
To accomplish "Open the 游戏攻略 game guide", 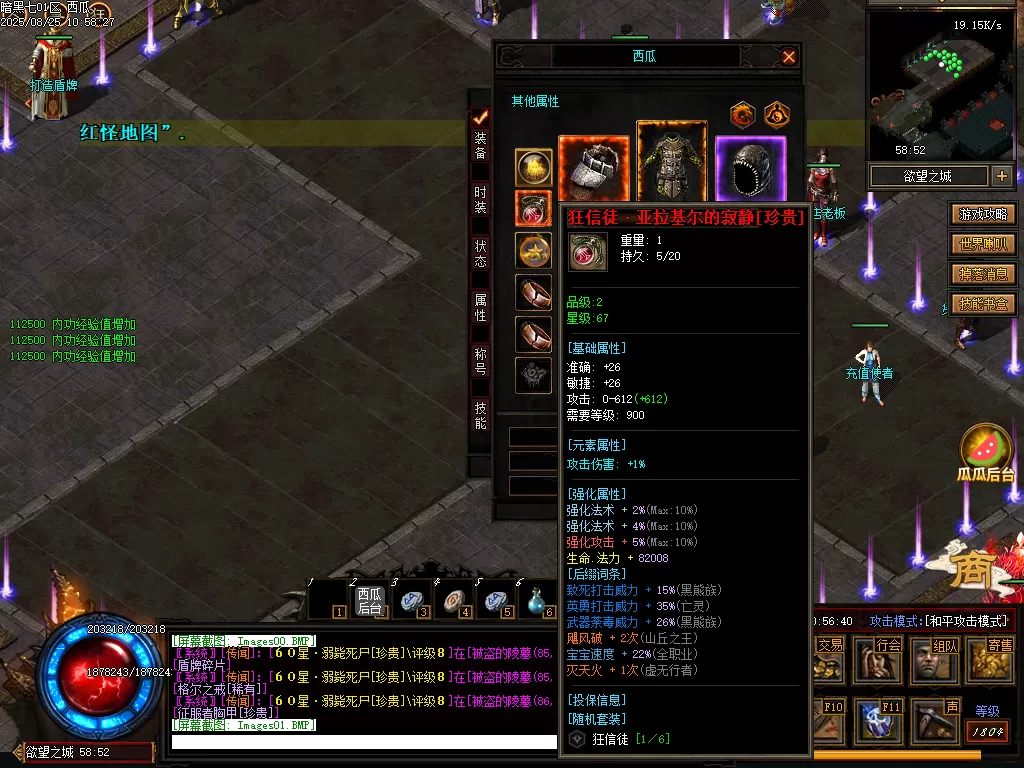I will coord(984,214).
